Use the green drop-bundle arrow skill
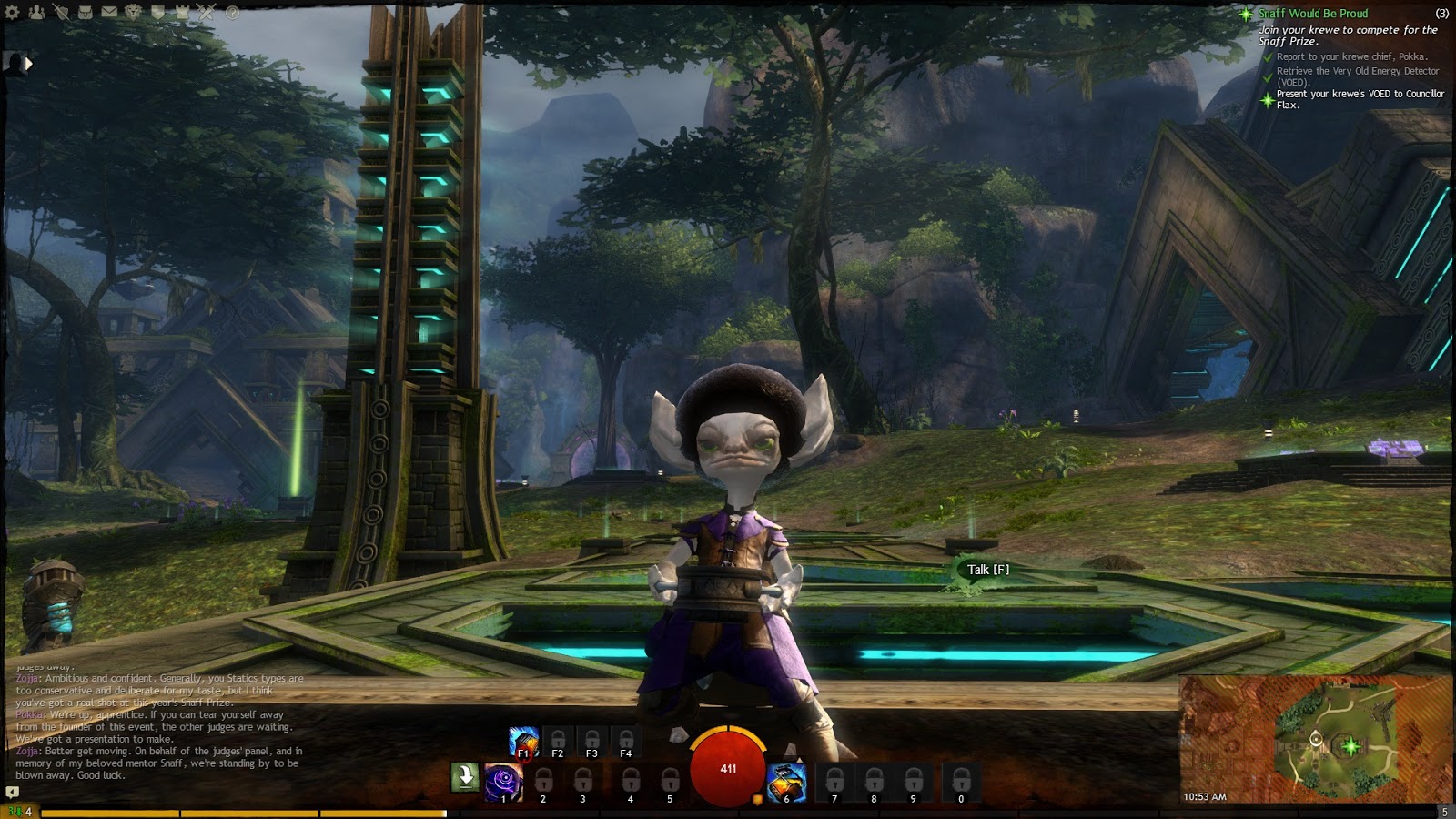1456x819 pixels. point(465,777)
